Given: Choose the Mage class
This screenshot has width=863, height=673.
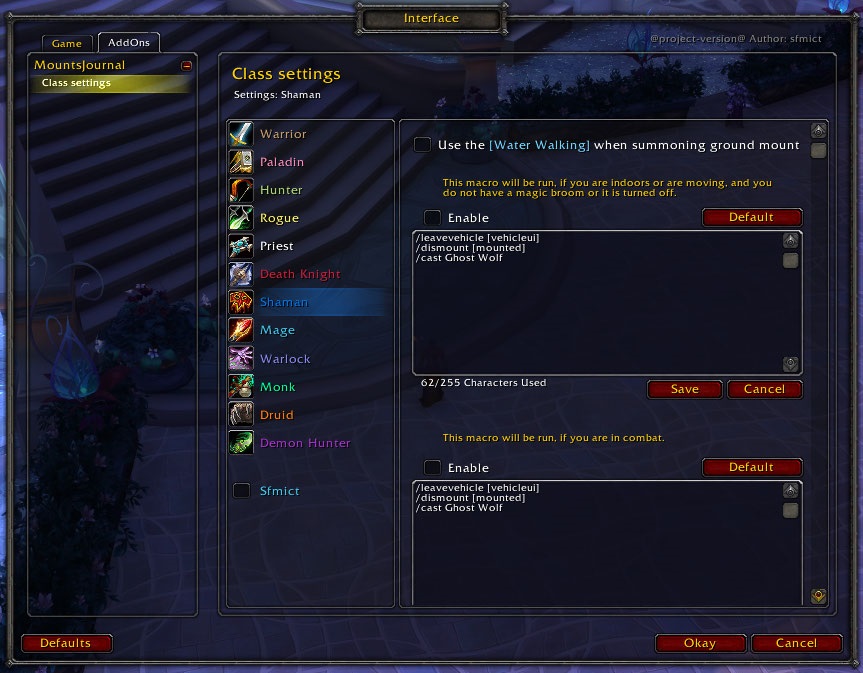Looking at the screenshot, I should [277, 330].
